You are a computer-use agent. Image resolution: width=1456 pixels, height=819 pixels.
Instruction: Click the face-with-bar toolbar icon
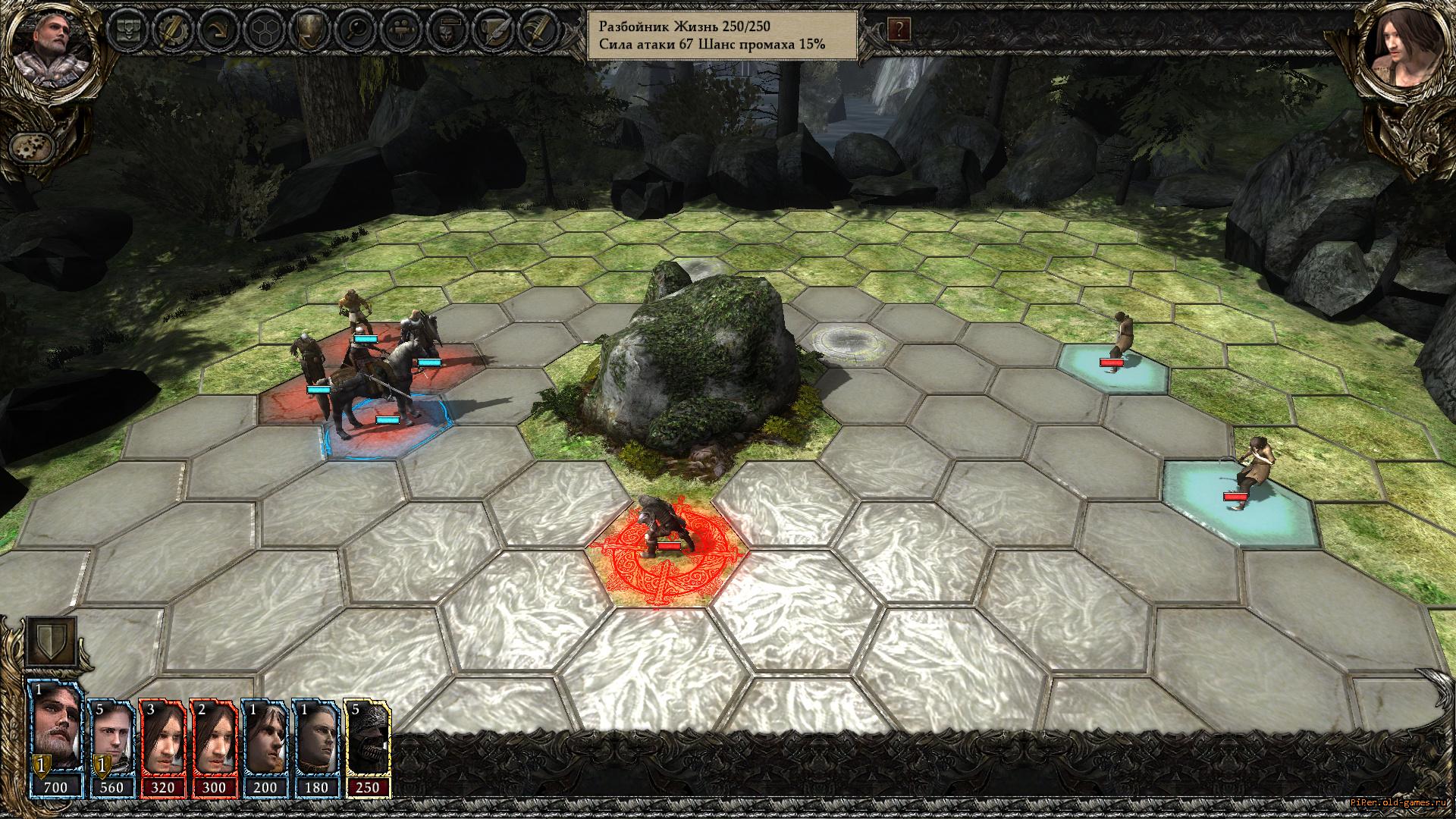point(447,30)
